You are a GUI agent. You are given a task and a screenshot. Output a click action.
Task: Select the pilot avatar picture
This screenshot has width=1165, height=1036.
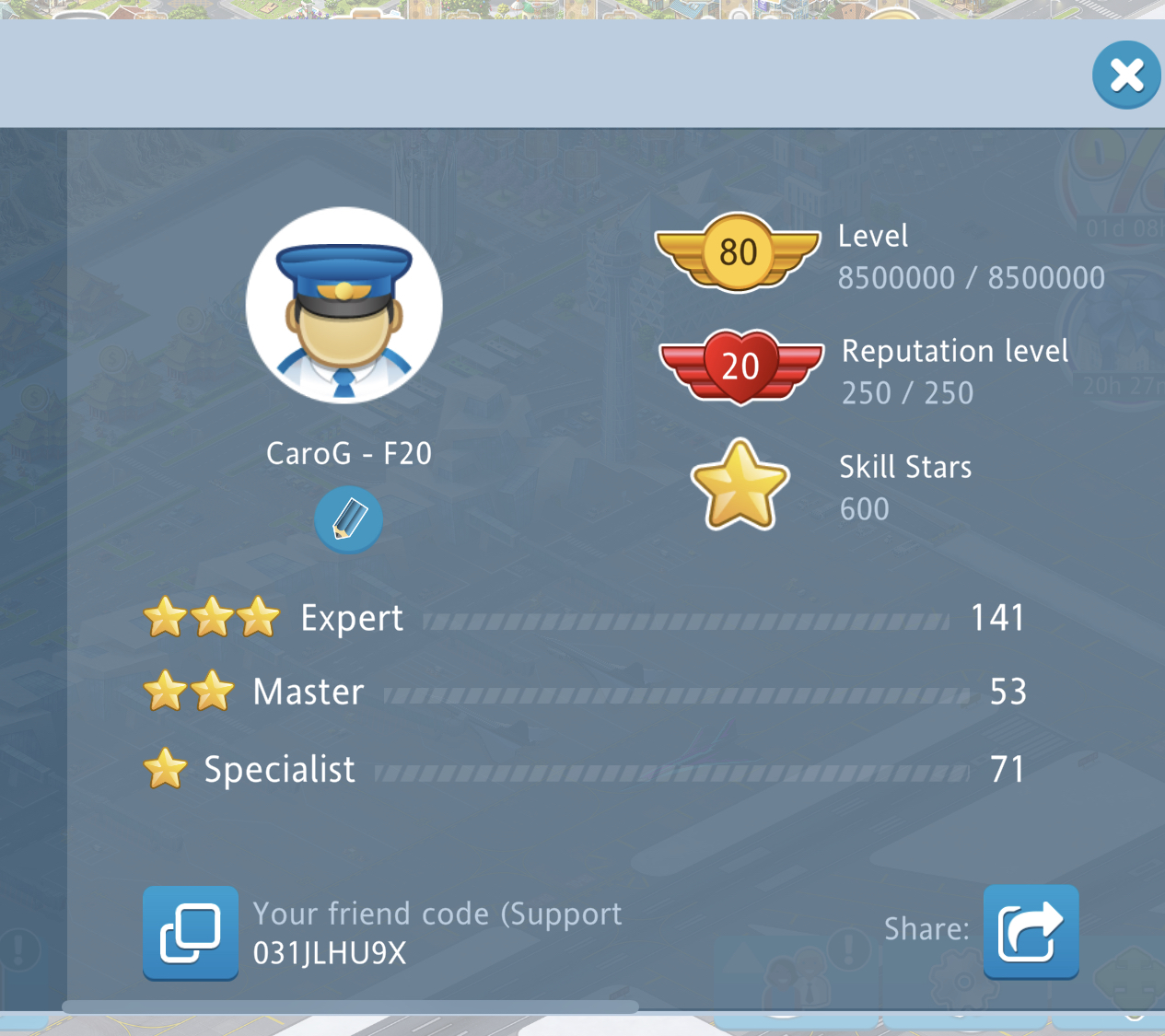click(x=344, y=306)
